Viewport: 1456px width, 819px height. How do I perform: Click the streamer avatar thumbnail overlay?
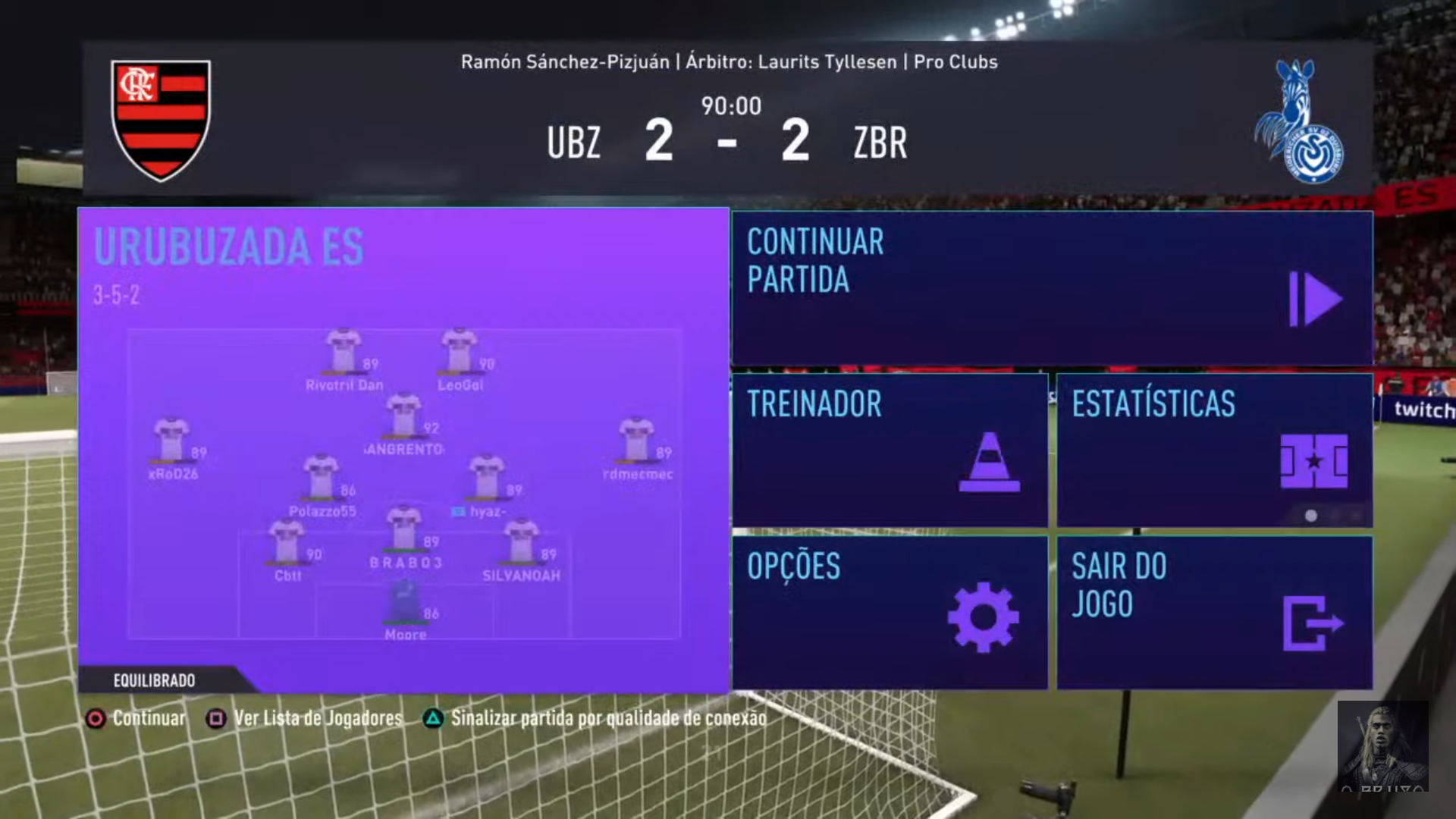tap(1382, 746)
